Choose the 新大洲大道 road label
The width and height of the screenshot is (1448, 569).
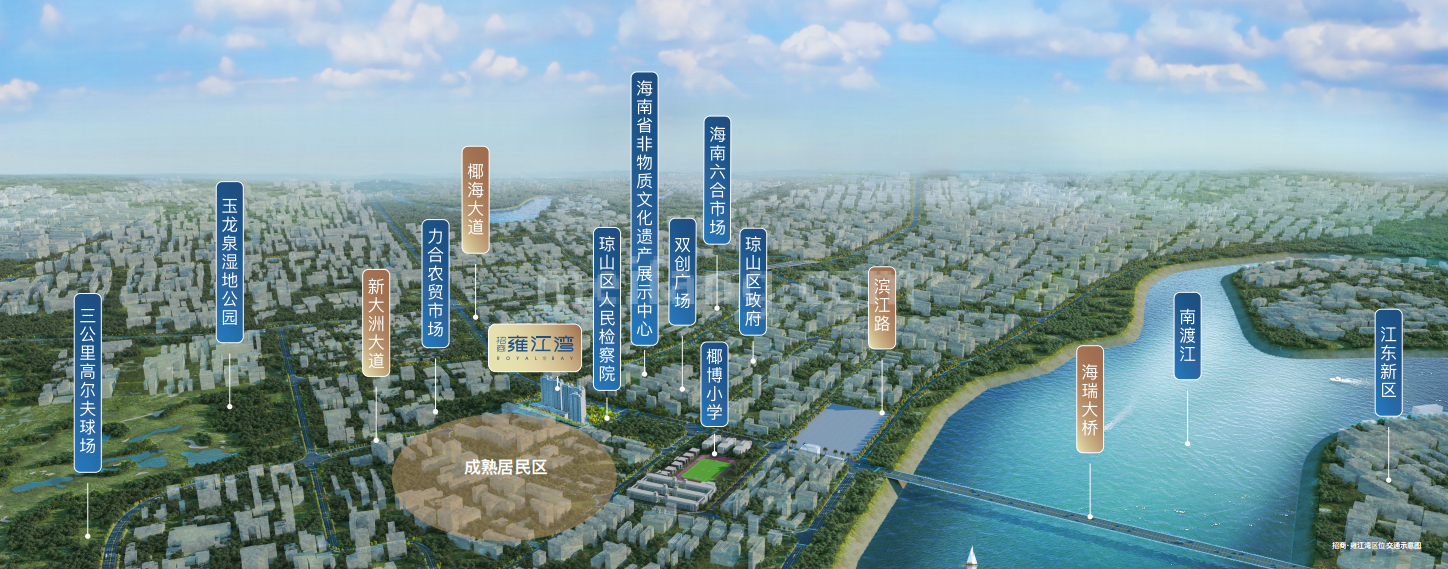point(376,322)
